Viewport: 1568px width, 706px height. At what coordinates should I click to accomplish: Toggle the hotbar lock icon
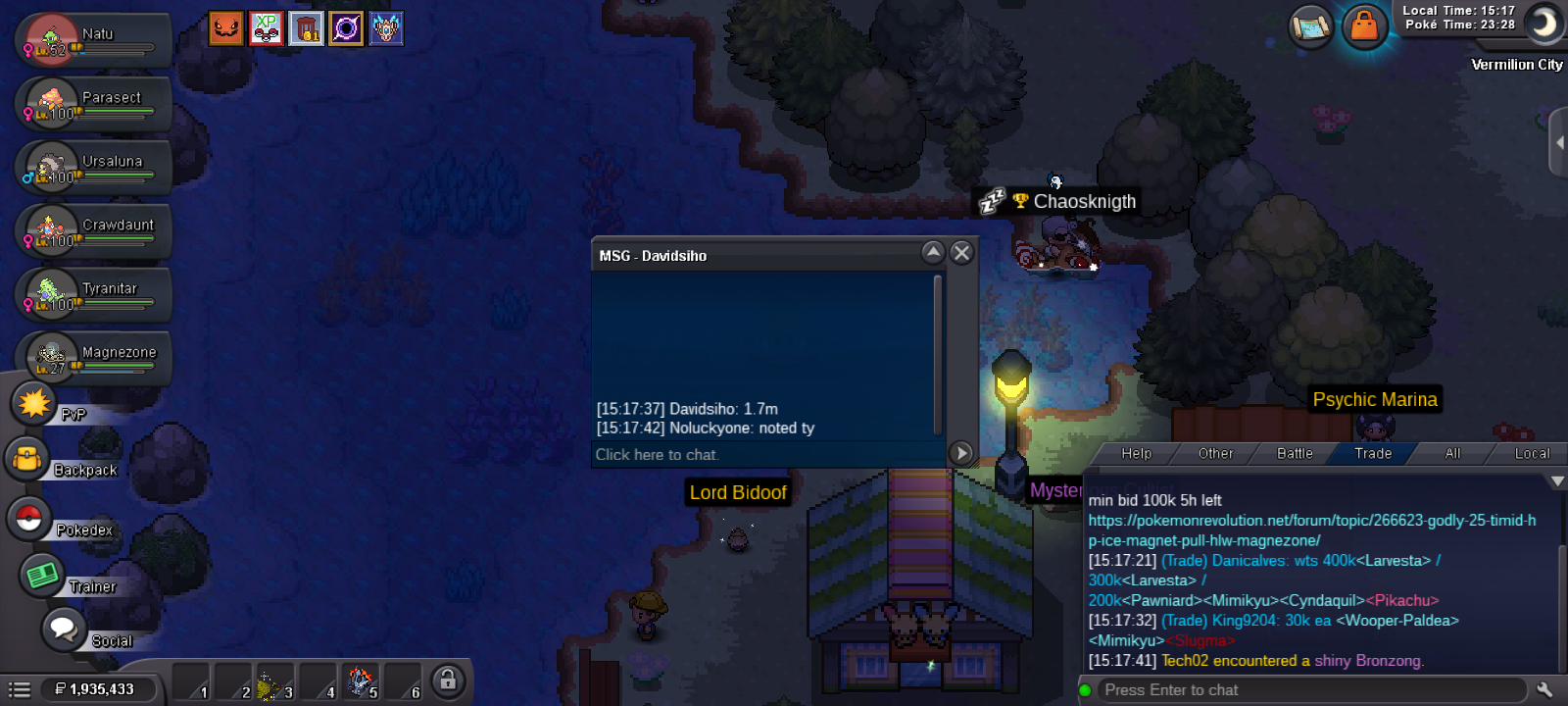point(447,680)
